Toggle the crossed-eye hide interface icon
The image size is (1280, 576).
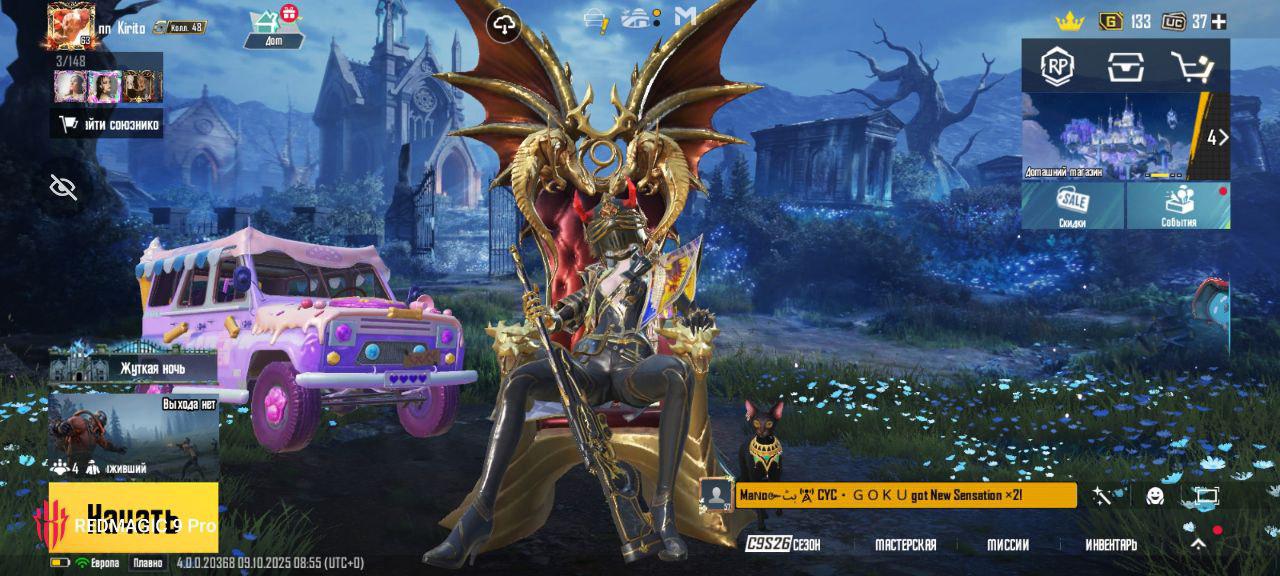click(63, 187)
